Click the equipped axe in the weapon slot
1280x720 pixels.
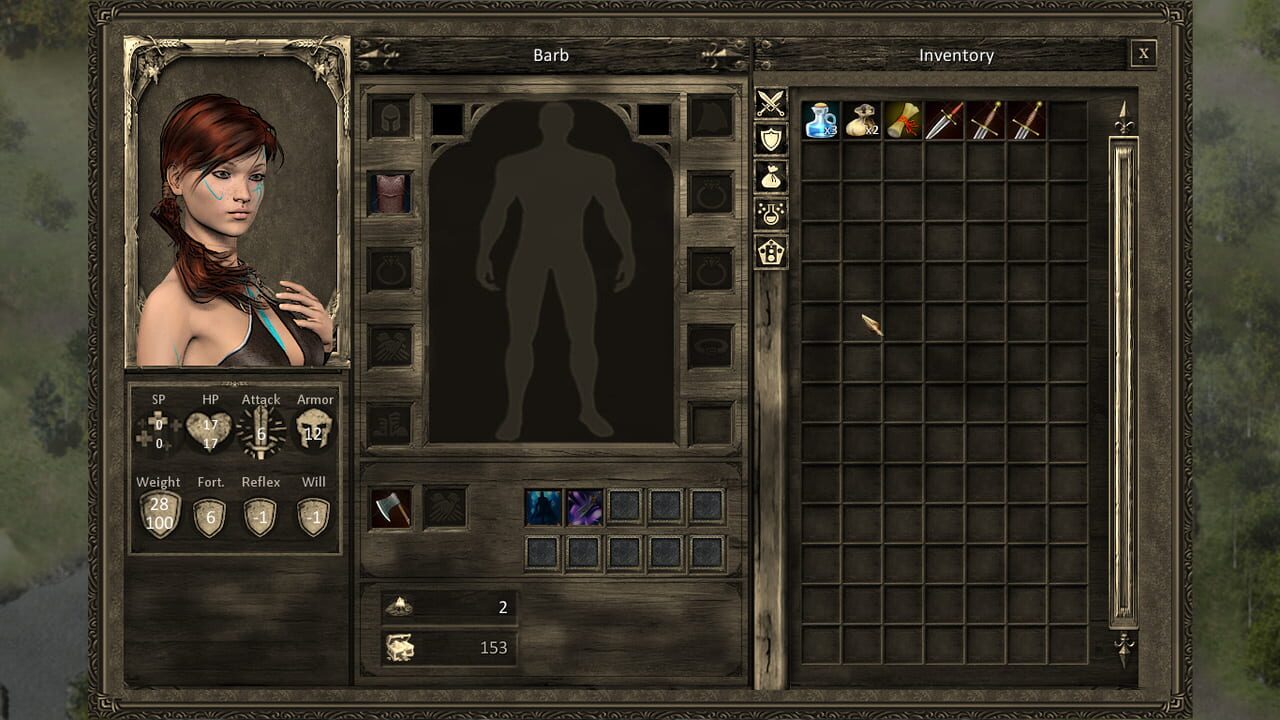point(392,506)
